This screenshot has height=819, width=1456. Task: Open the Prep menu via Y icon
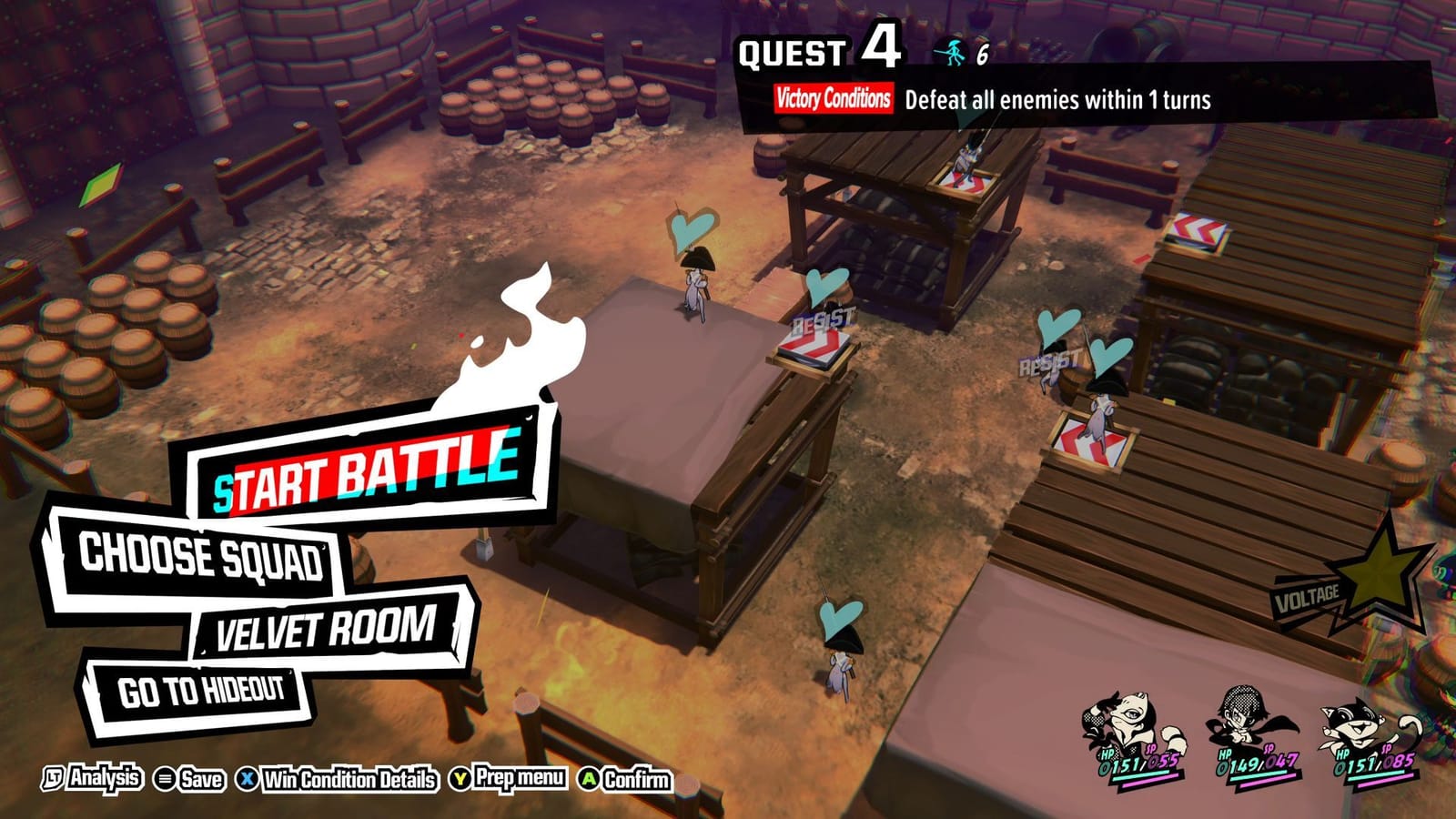[461, 780]
